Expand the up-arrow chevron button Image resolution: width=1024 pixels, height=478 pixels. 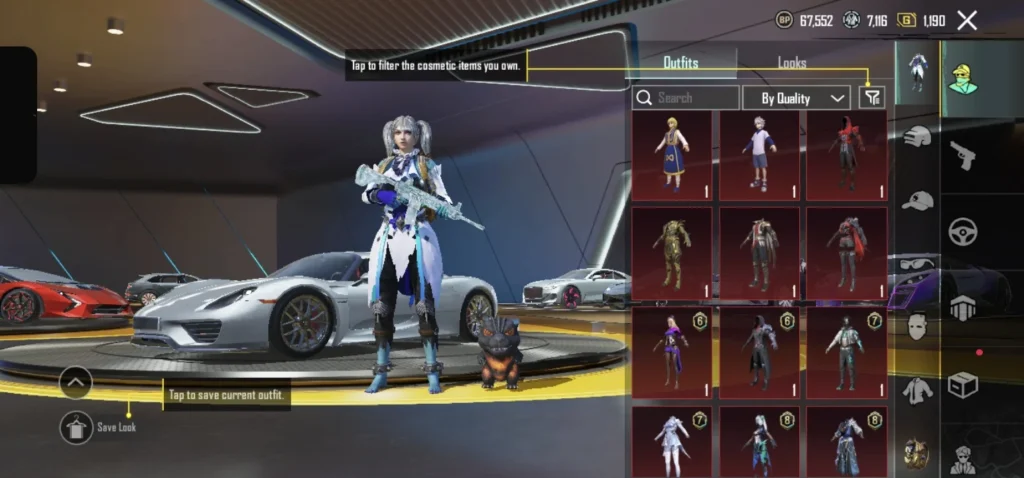[x=76, y=382]
